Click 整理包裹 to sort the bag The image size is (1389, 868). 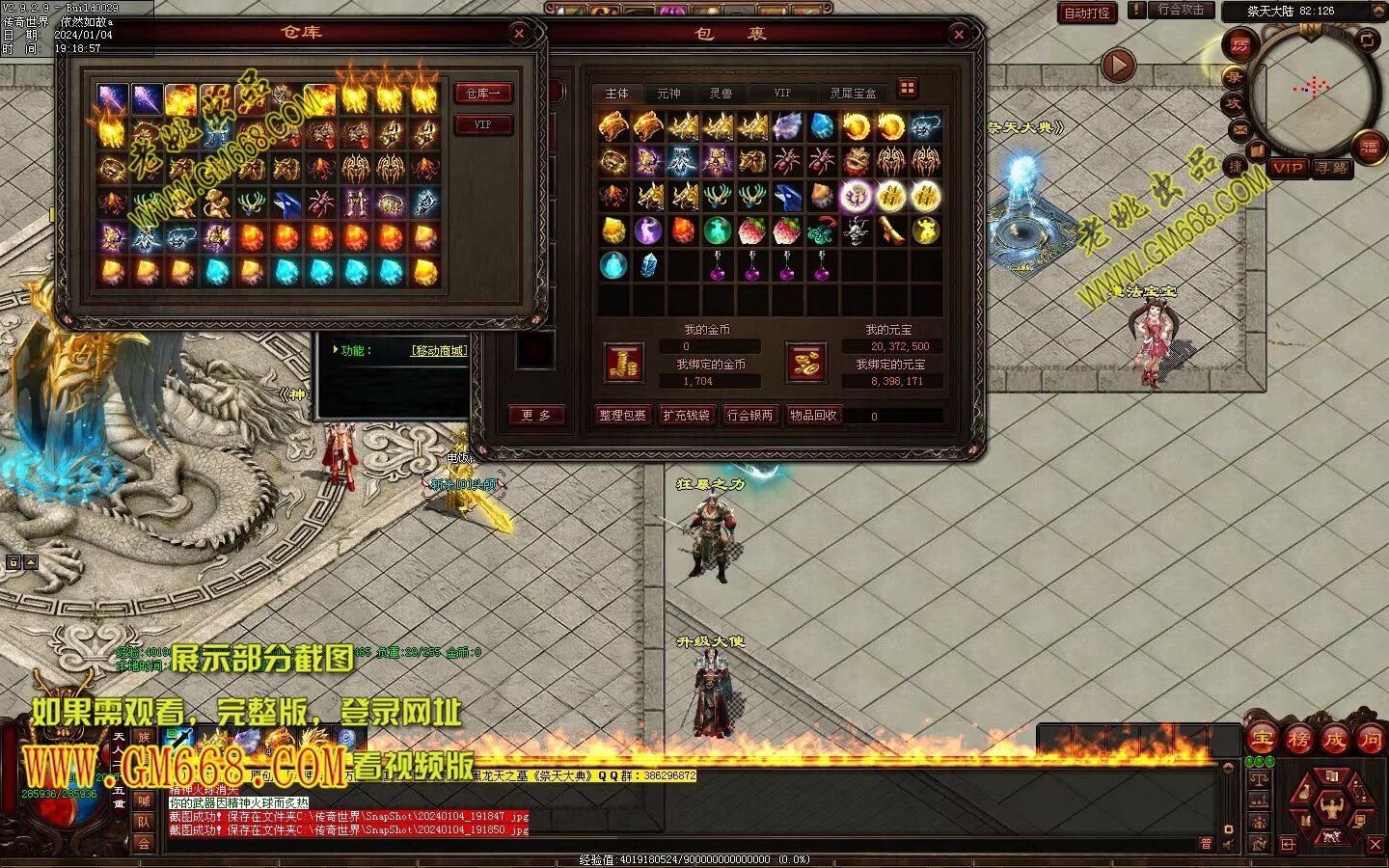click(x=622, y=416)
